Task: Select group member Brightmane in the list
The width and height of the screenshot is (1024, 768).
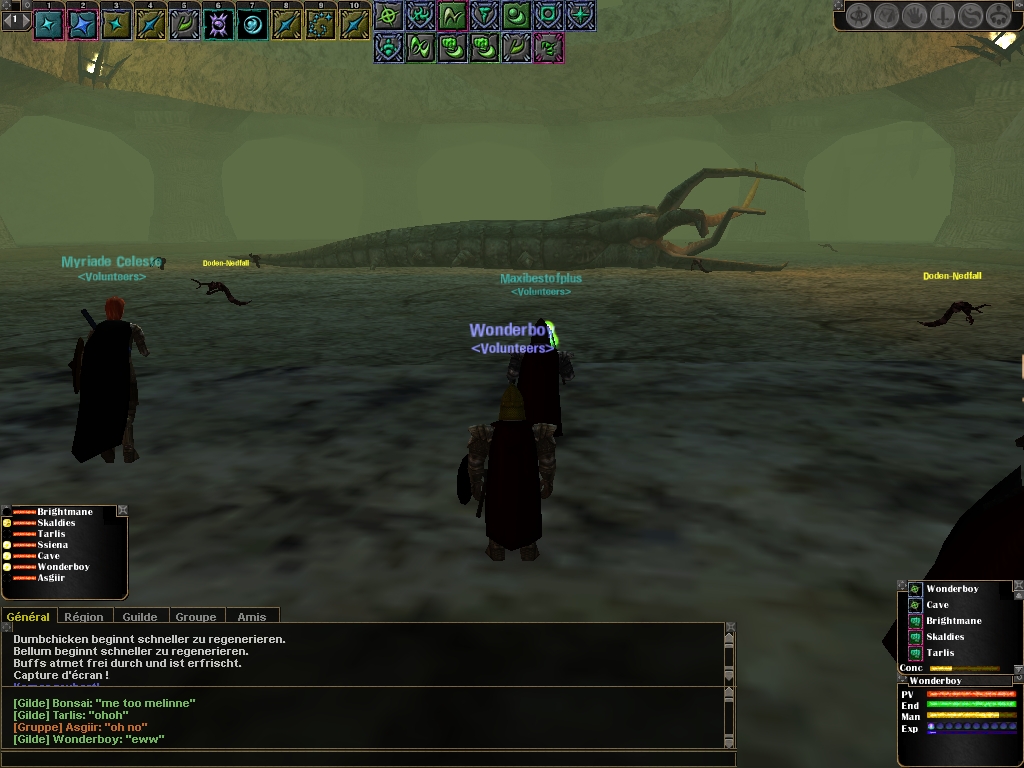Action: pyautogui.click(x=64, y=512)
